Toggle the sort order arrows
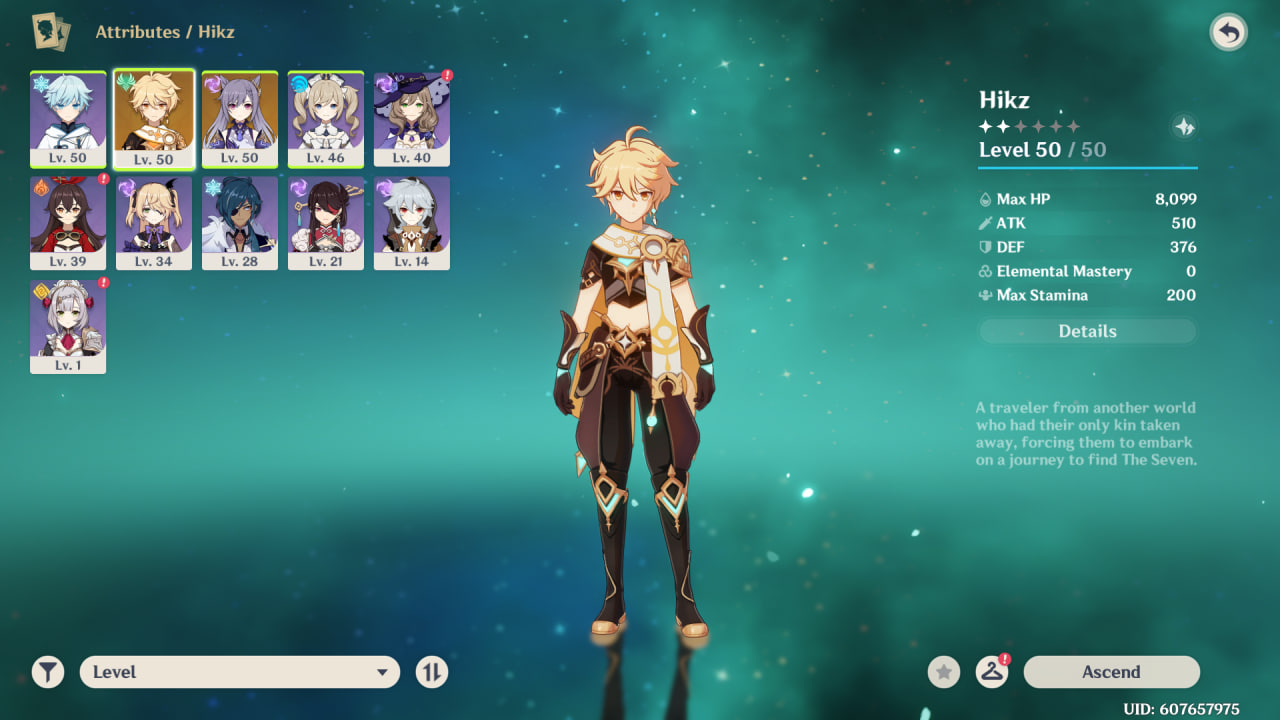The height and width of the screenshot is (720, 1280). tap(432, 672)
